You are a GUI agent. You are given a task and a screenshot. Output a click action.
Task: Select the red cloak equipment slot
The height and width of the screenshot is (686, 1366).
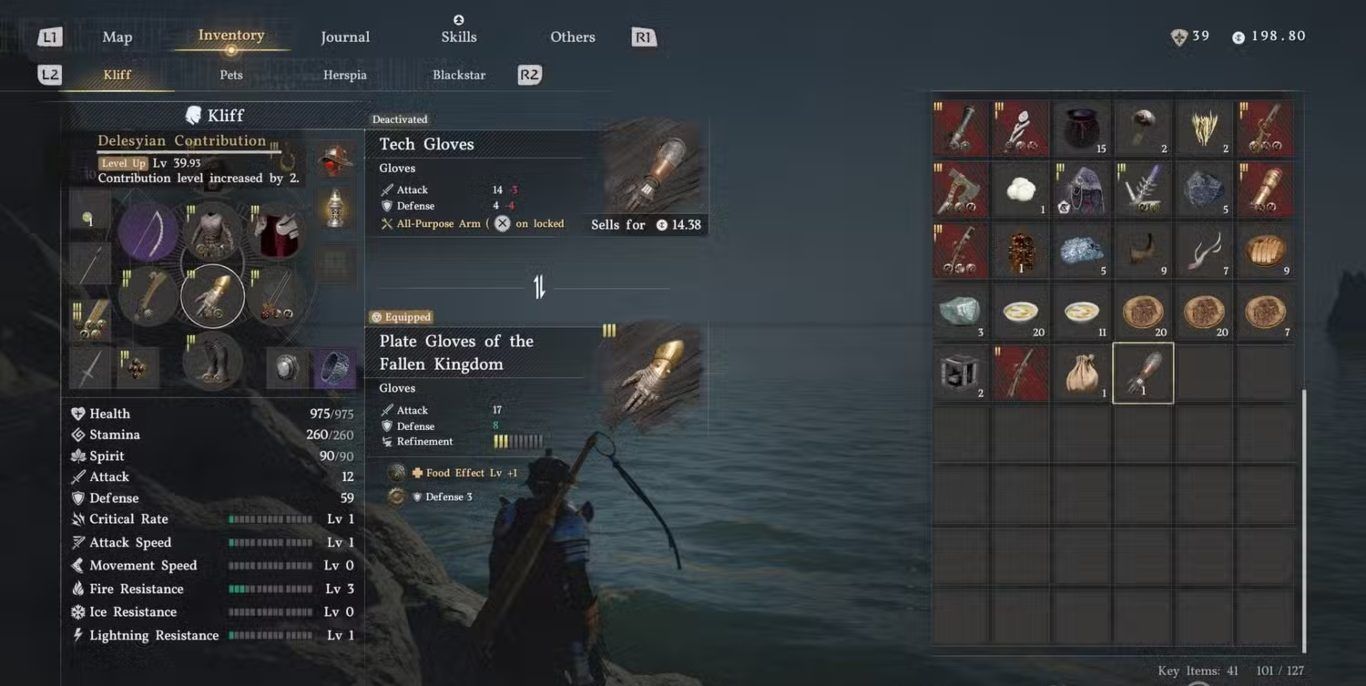click(x=276, y=232)
